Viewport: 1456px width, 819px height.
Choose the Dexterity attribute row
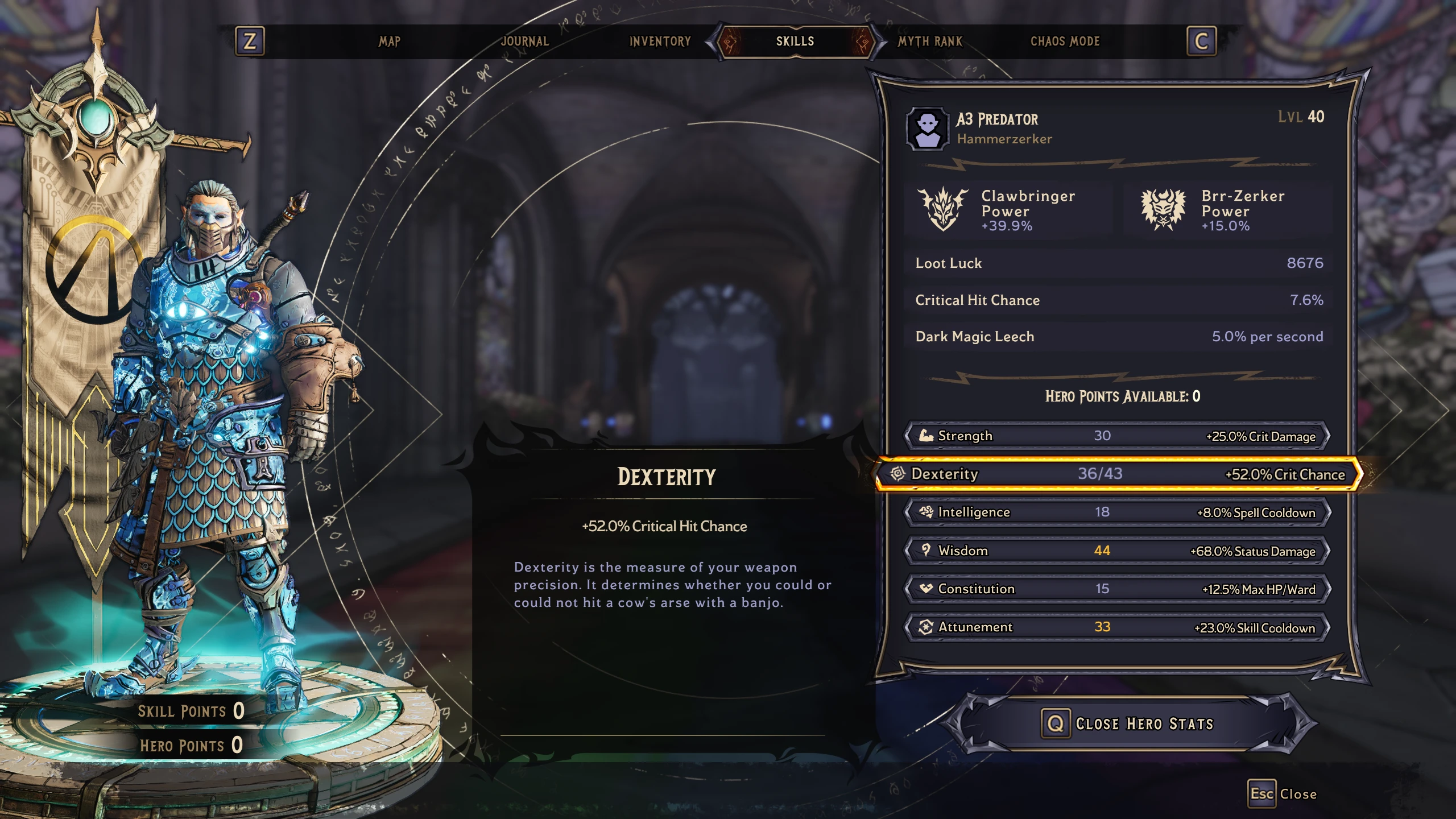coord(1117,474)
